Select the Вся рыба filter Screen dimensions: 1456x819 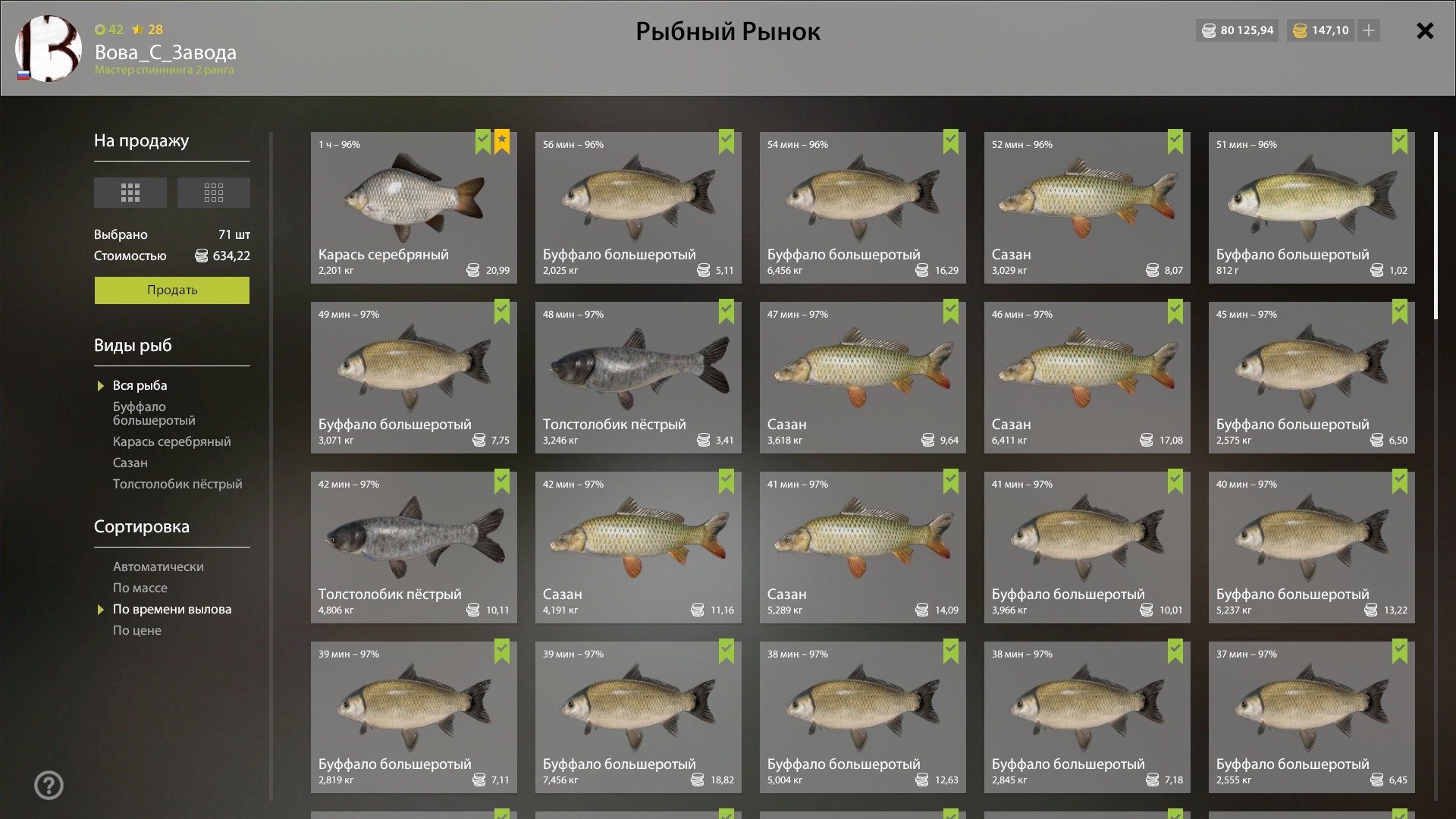[x=140, y=385]
